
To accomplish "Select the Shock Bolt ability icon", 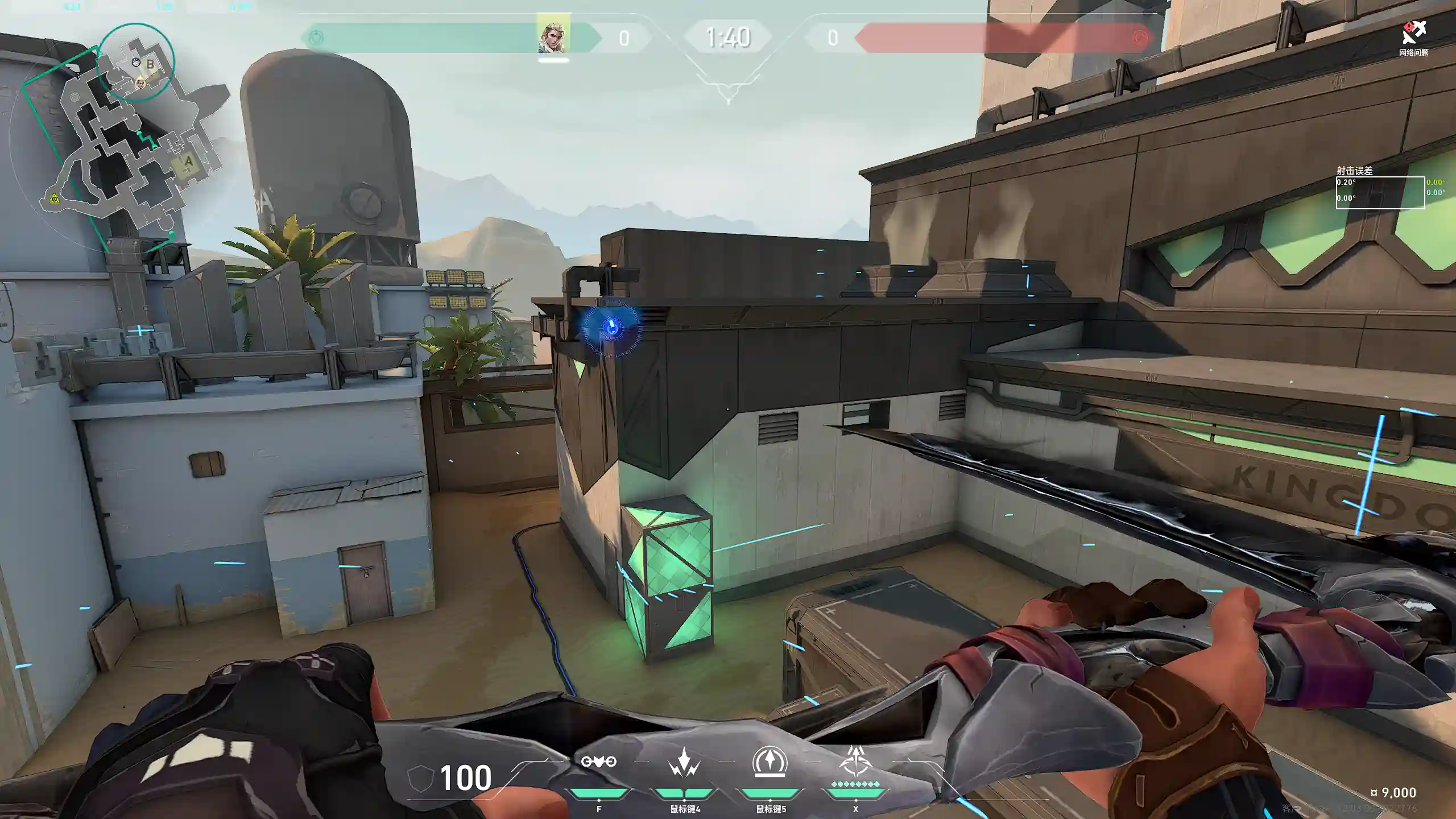I will click(684, 763).
